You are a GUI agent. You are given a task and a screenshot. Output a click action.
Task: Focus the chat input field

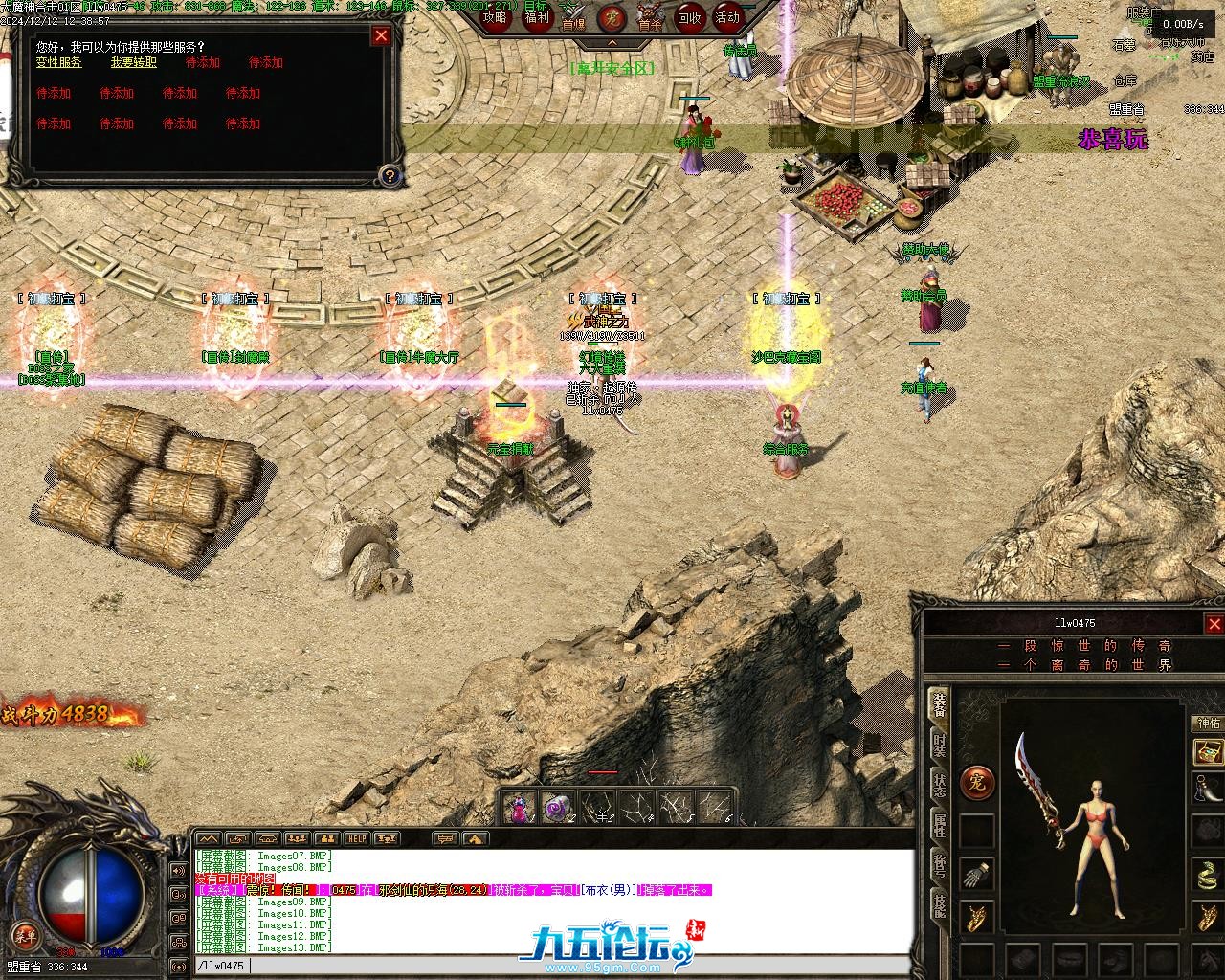point(574,966)
